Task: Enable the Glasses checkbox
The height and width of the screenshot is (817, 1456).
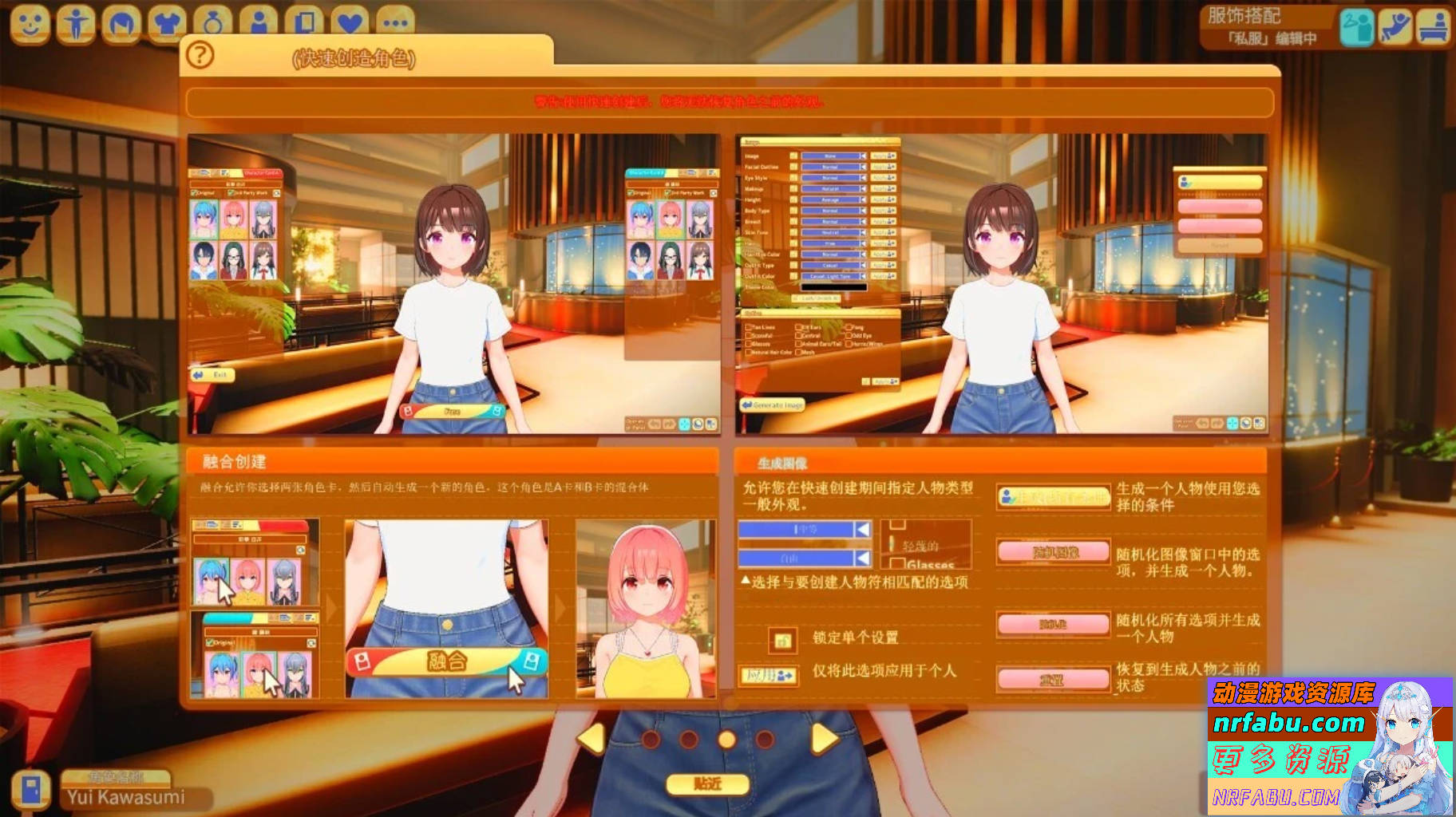Action: click(748, 344)
